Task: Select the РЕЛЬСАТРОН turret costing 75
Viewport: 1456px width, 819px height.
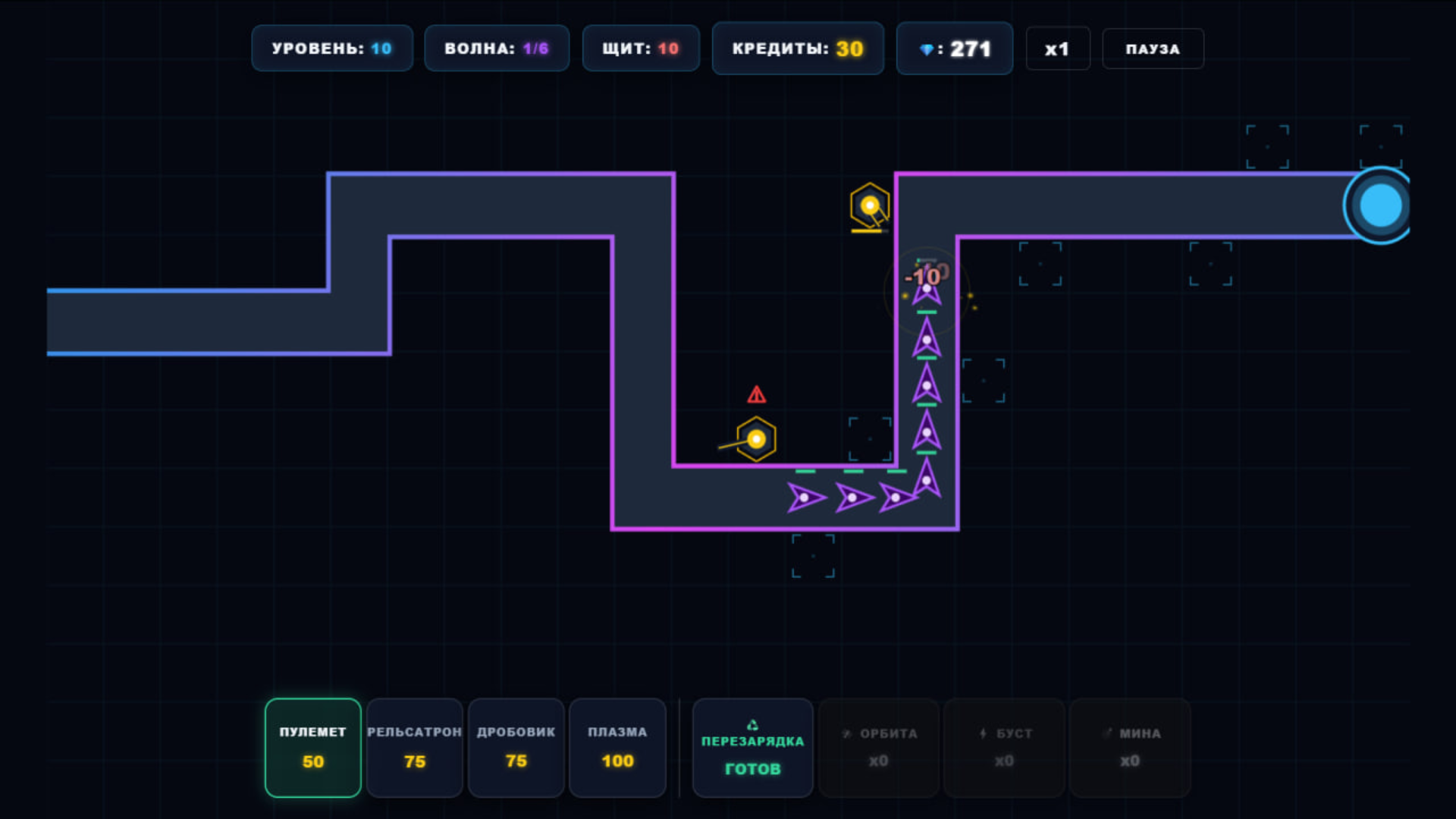Action: (x=414, y=748)
